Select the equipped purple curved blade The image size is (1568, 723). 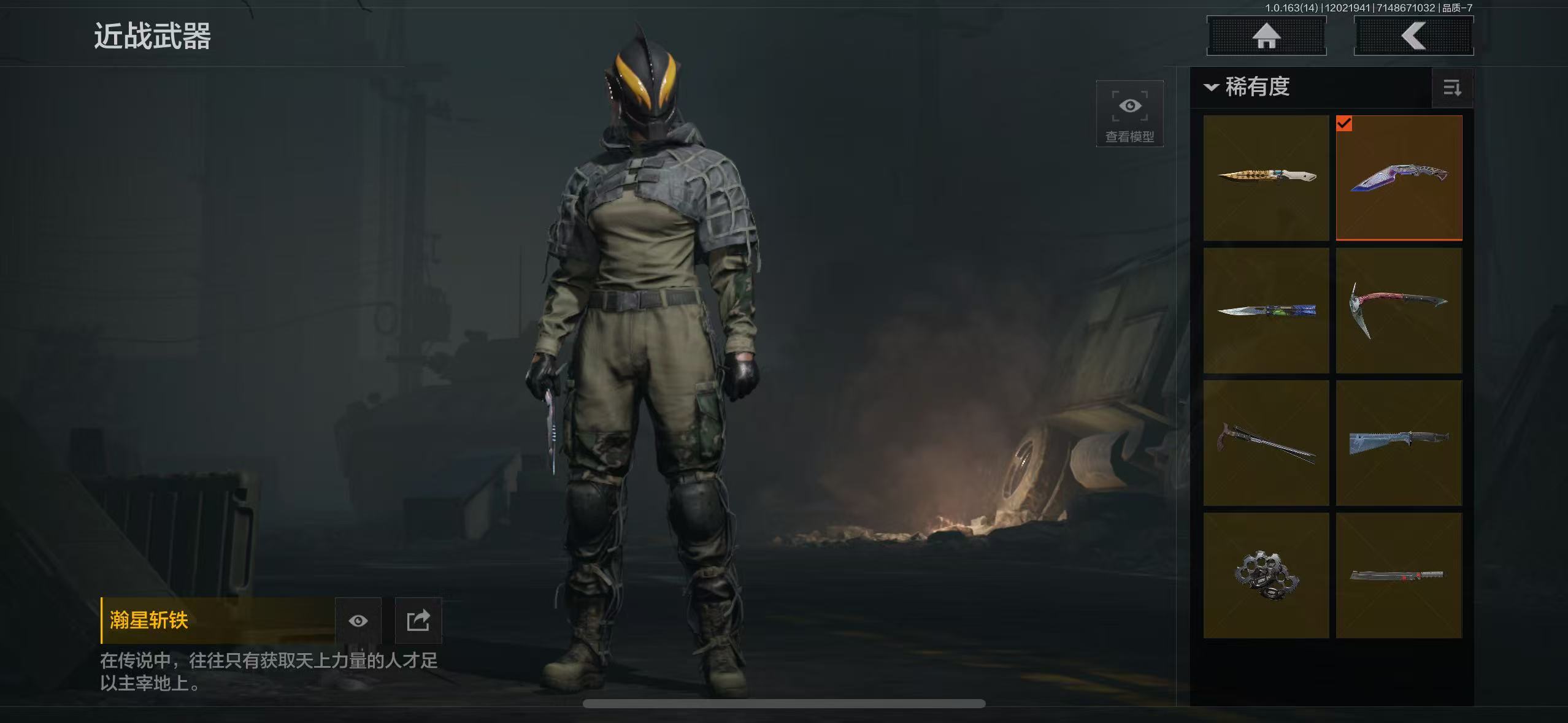click(x=1399, y=178)
